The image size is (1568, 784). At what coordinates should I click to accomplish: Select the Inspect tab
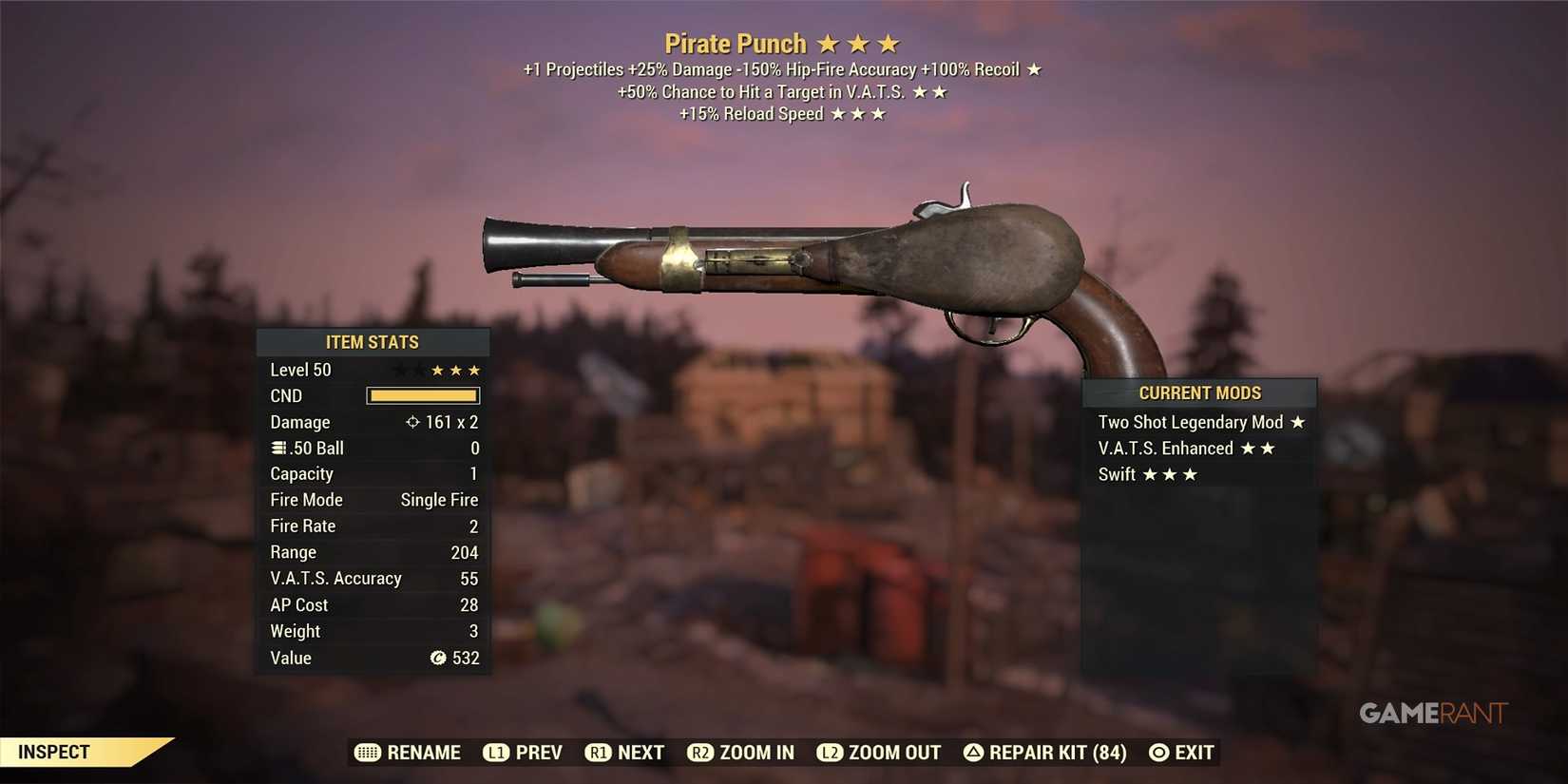click(54, 751)
